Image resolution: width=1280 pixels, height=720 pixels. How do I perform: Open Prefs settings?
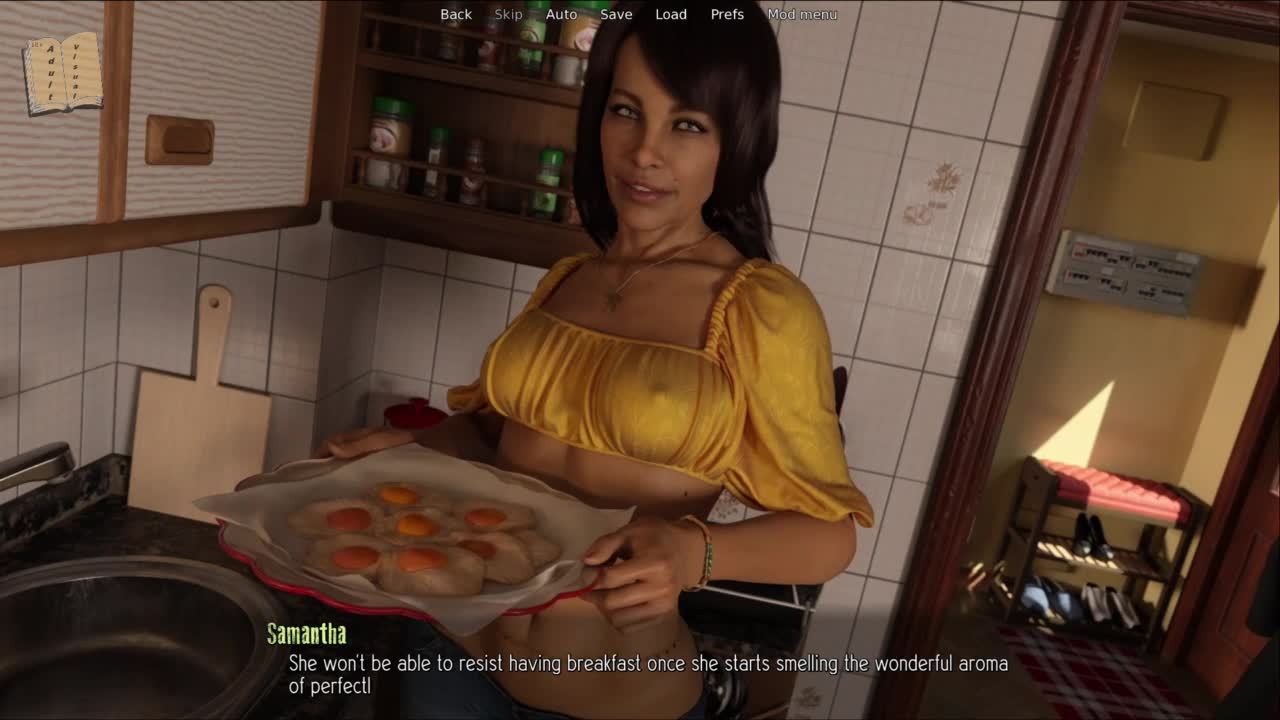point(727,14)
